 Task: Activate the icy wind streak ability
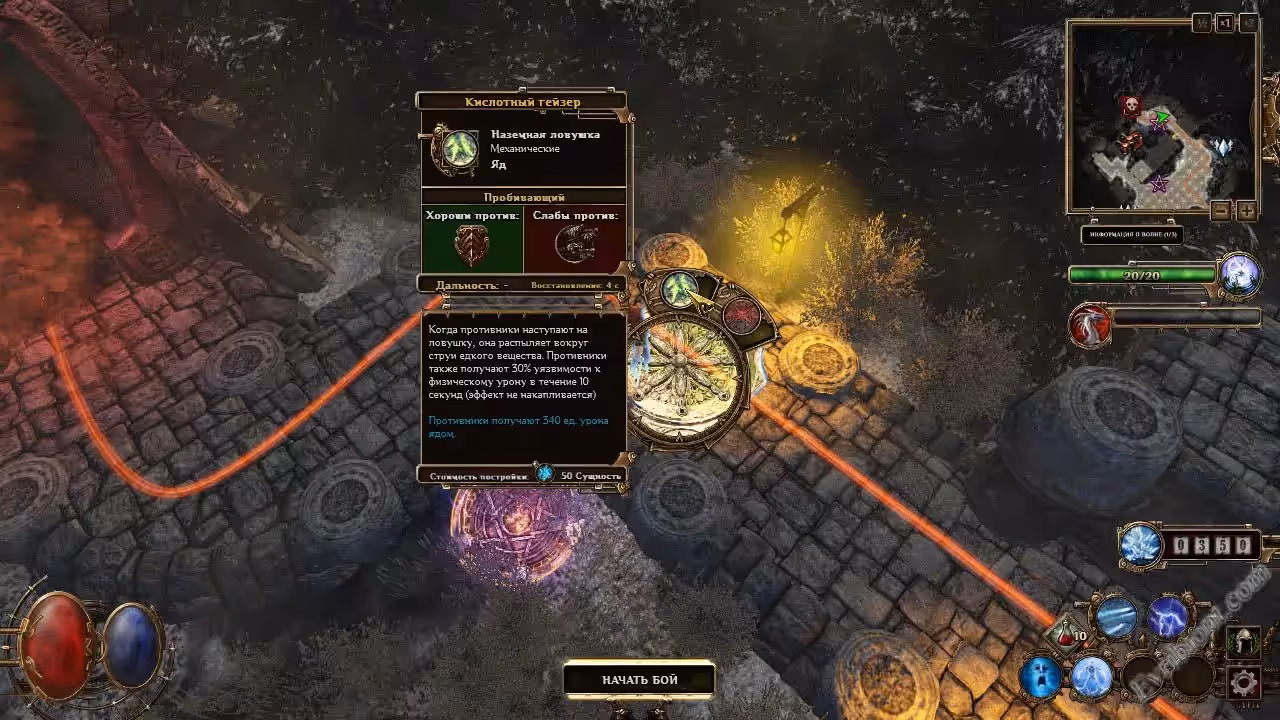click(x=1115, y=618)
